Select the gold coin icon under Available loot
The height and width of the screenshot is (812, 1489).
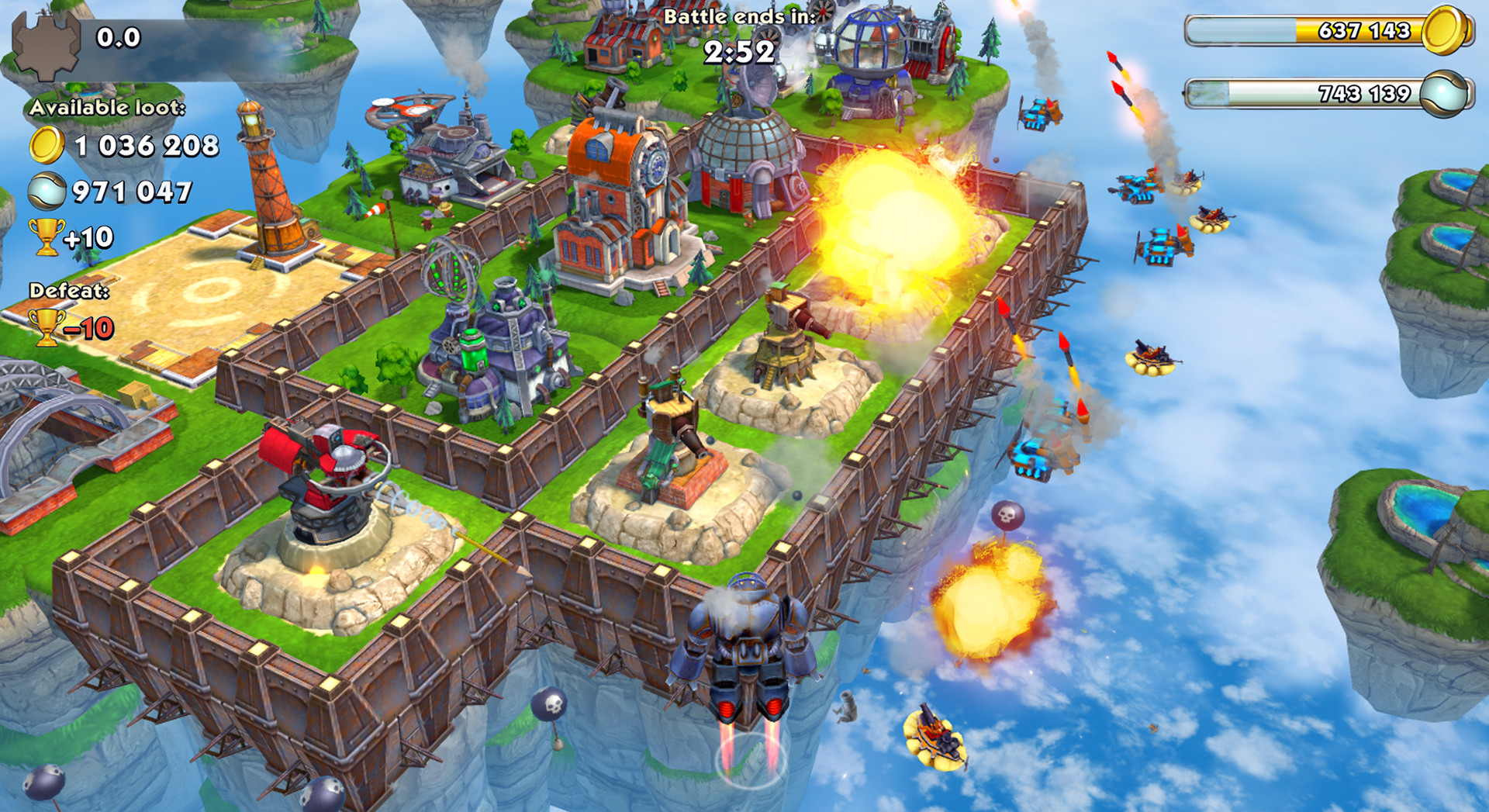tap(48, 145)
